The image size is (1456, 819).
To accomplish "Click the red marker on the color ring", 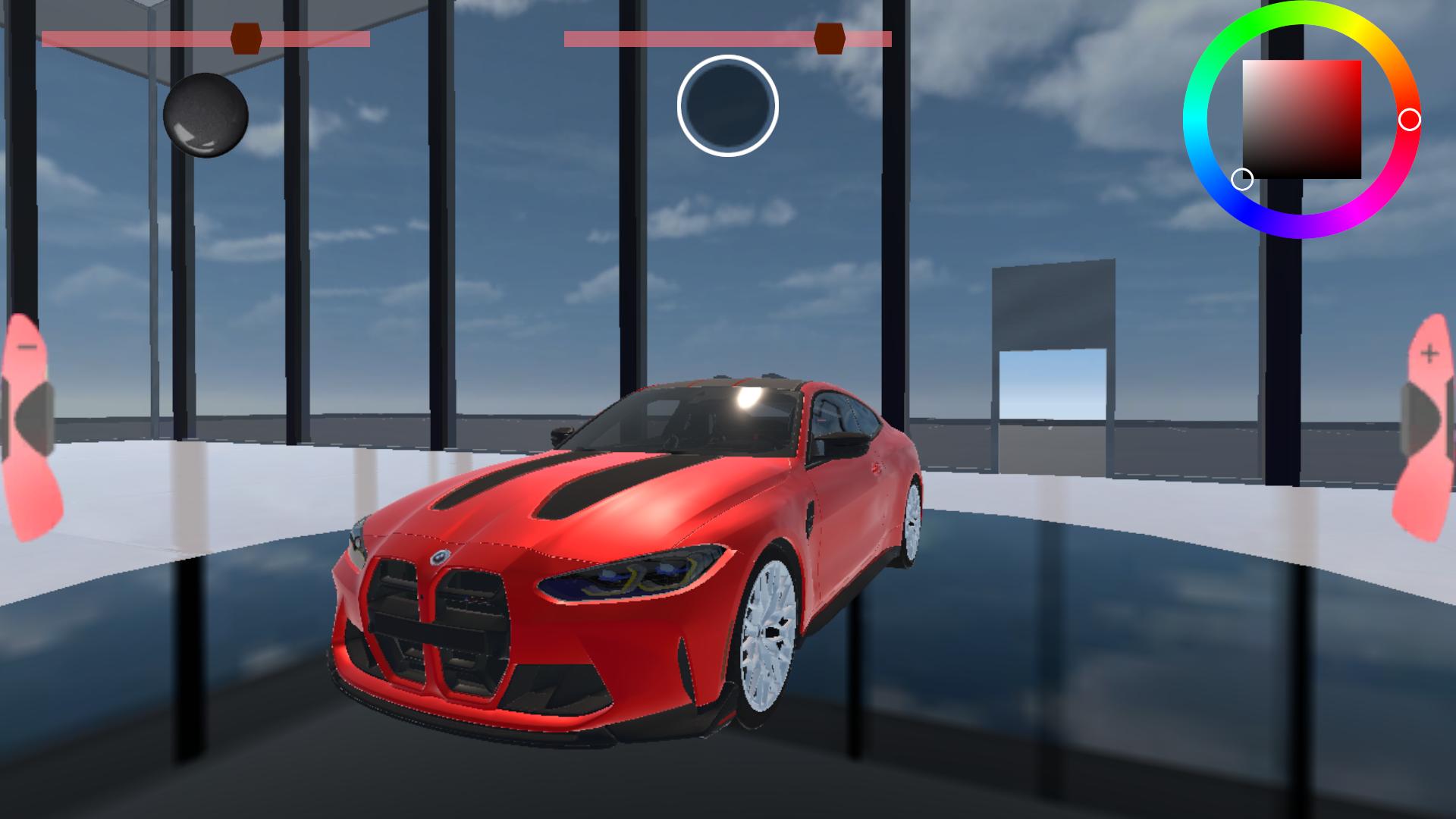I will click(1411, 118).
